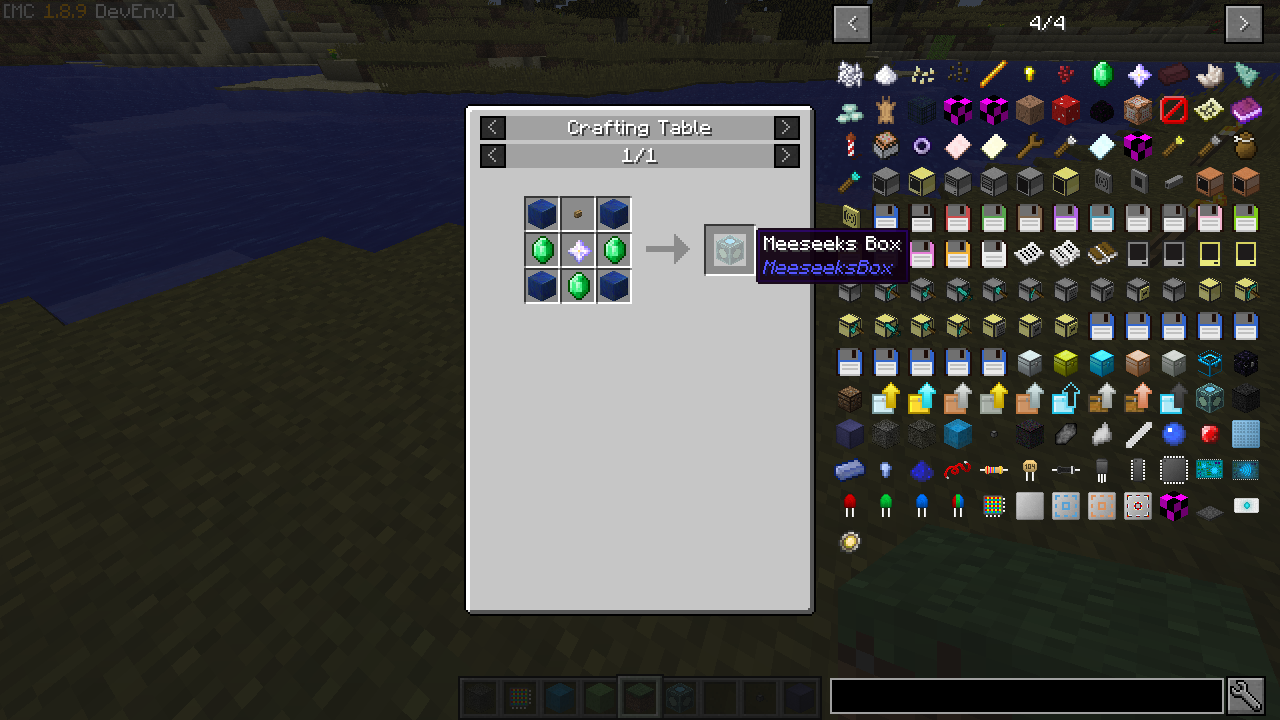Show the previous recipe page beside 1/1

(x=493, y=156)
